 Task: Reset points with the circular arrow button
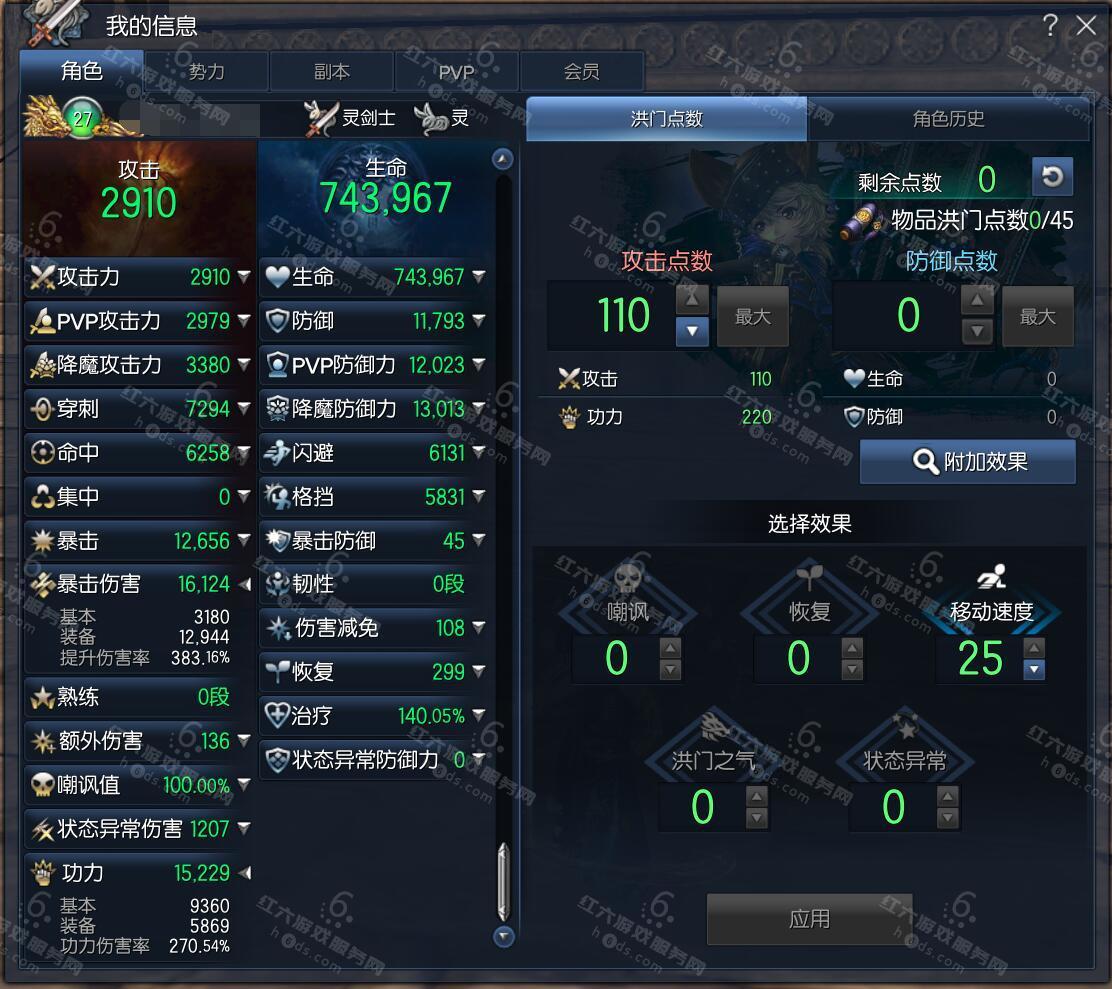[1052, 177]
